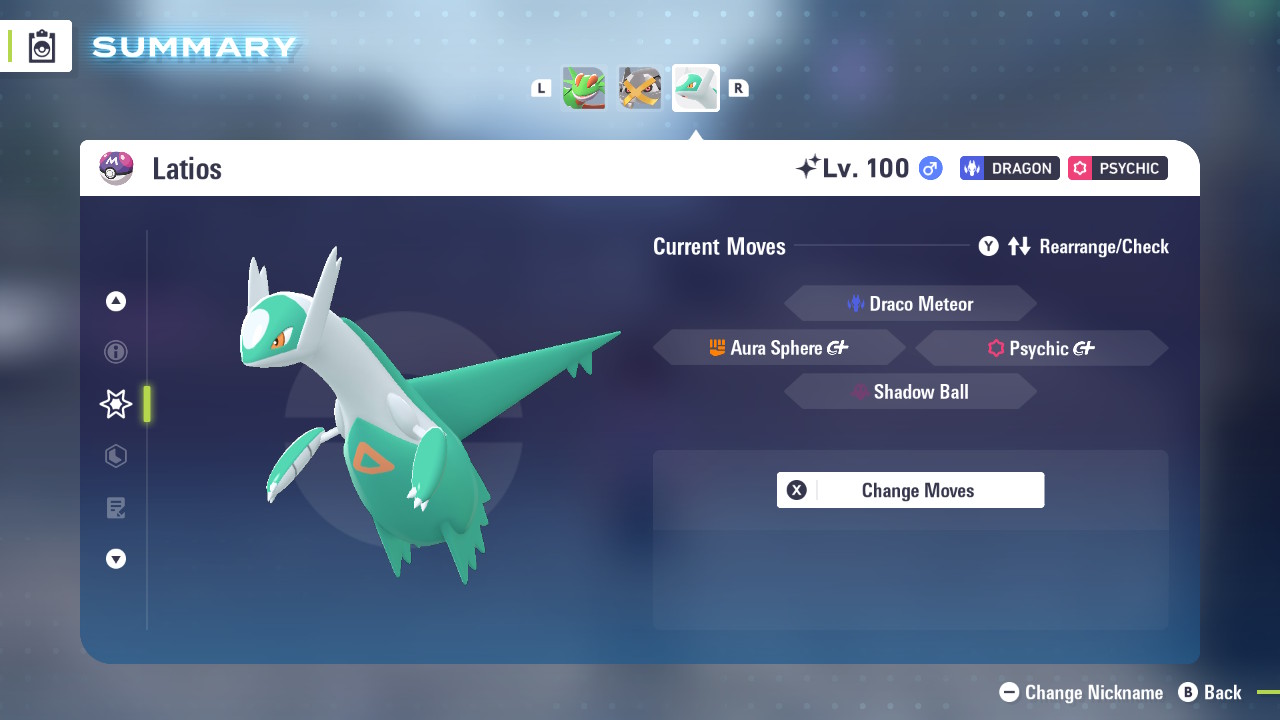Switch to the second party Pokémon tab

(640, 88)
